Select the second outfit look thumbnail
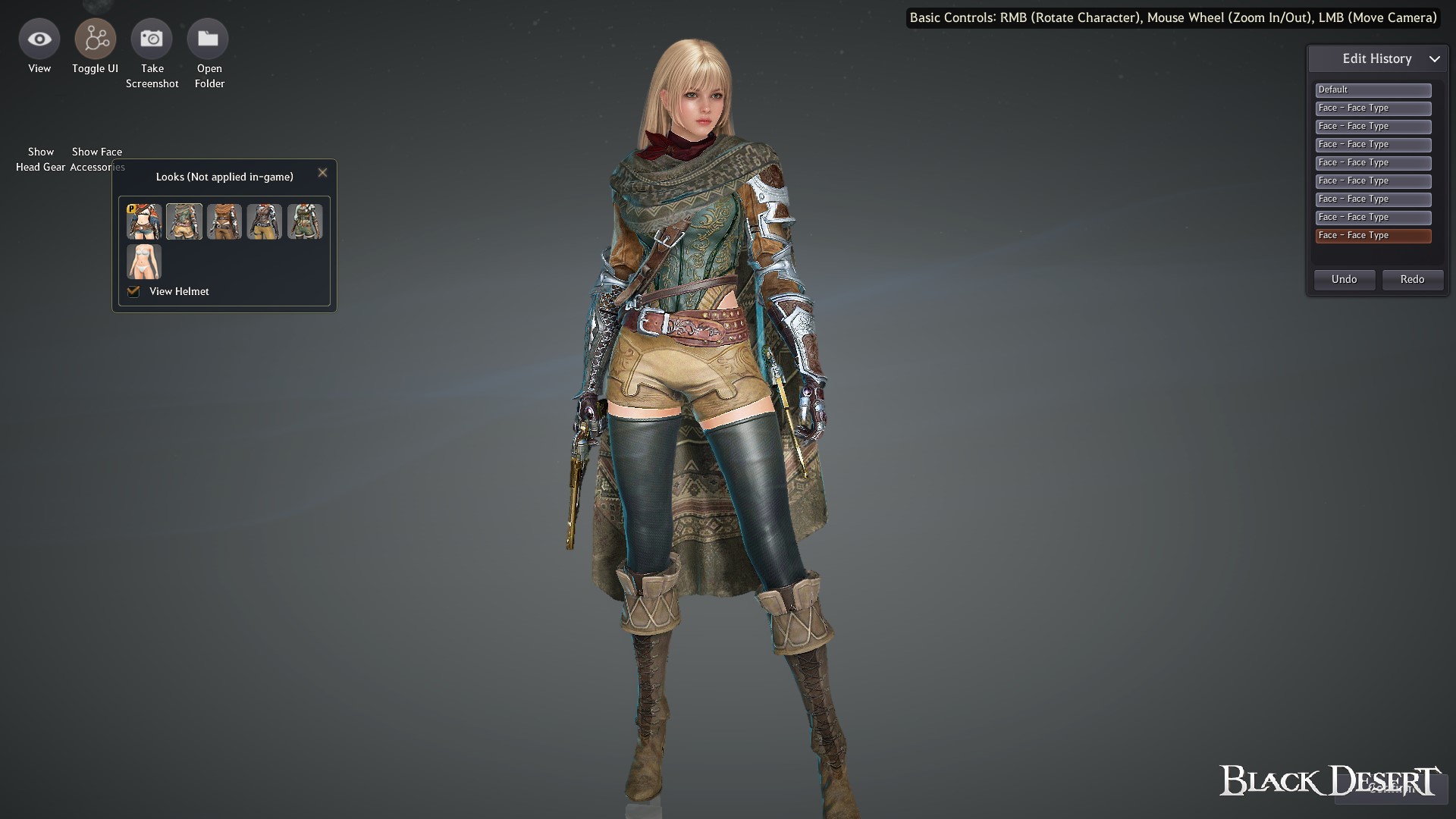Screen dimensions: 1456x819 (x=184, y=221)
